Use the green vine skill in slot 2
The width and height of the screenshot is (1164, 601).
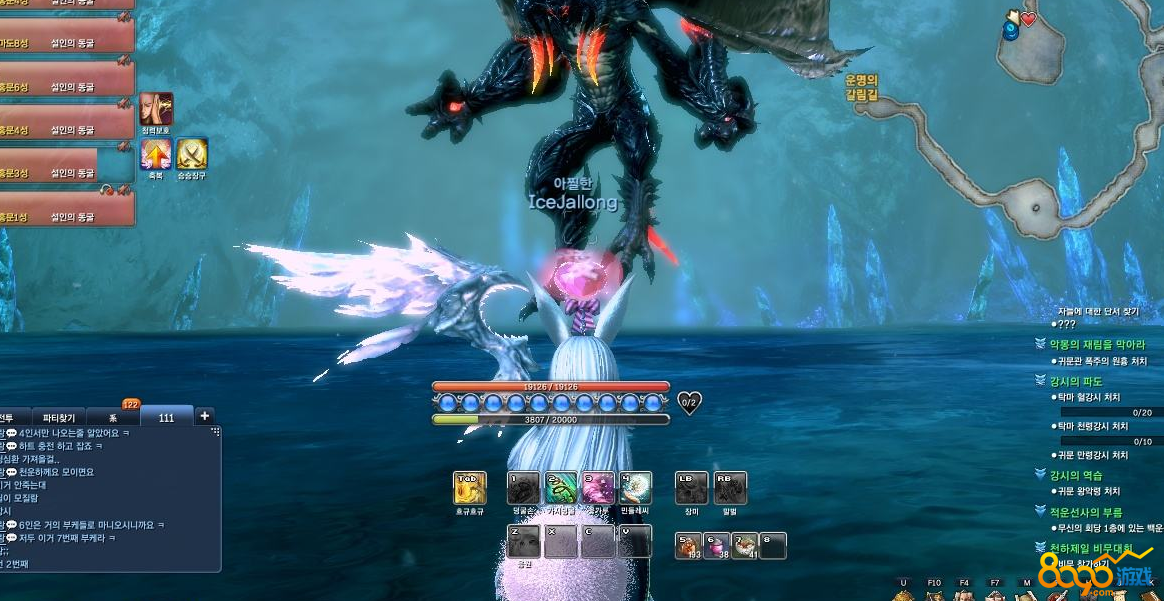coord(560,488)
